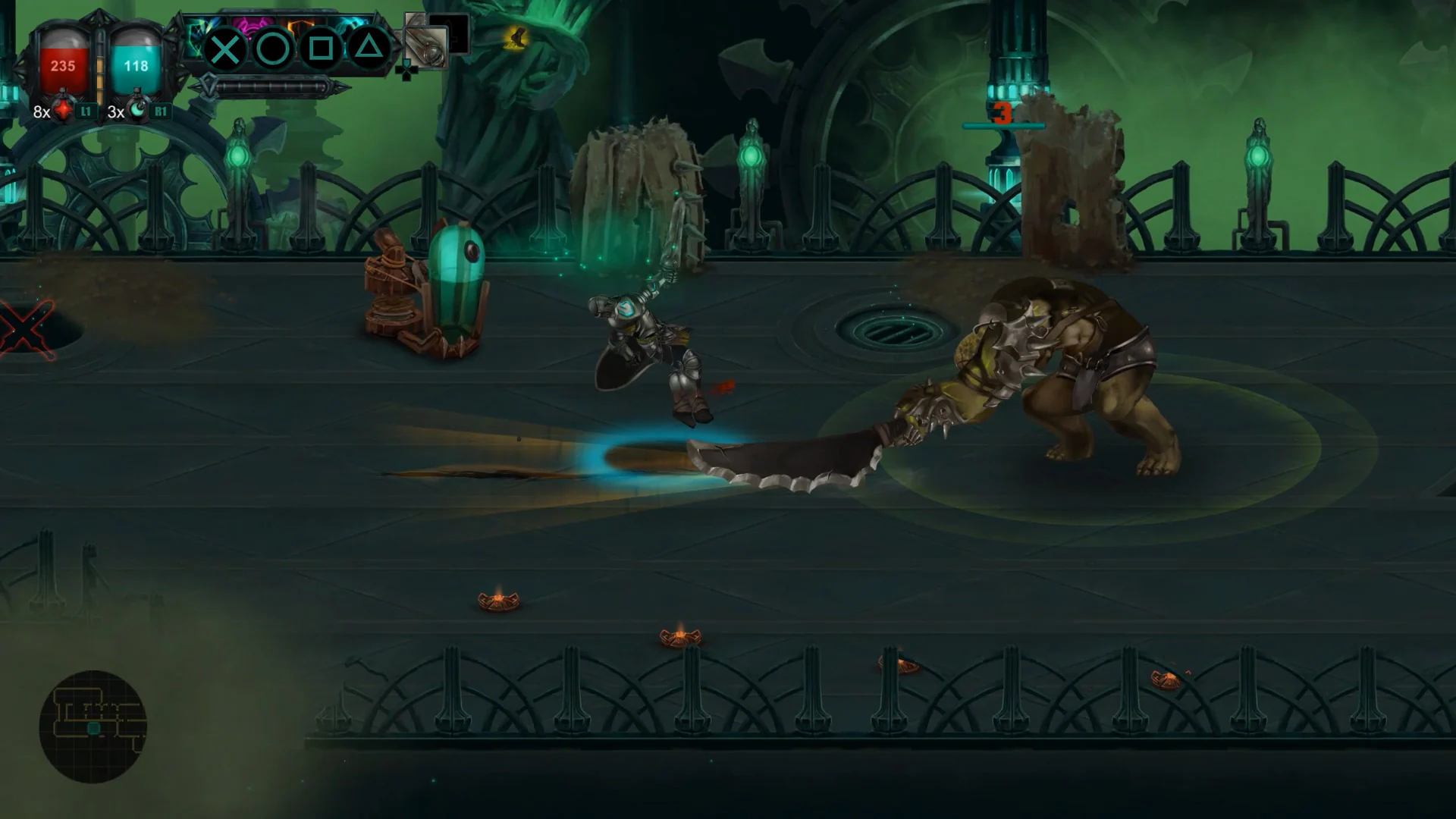Open the minimap in the bottom-left corner
Screen dimensions: 1456x819
coord(95,720)
